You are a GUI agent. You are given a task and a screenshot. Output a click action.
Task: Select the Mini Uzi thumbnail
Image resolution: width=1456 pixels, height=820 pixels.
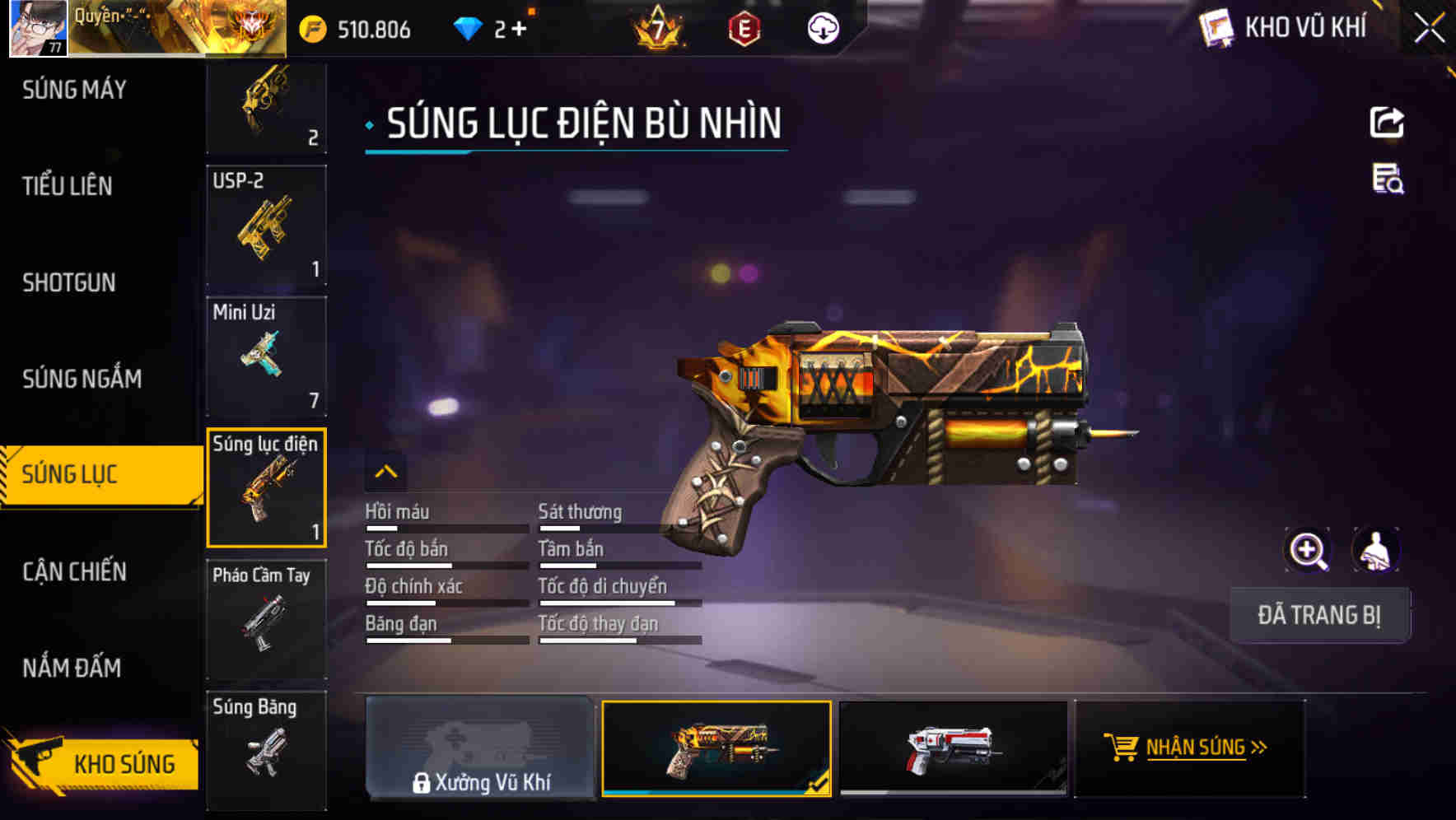point(265,356)
